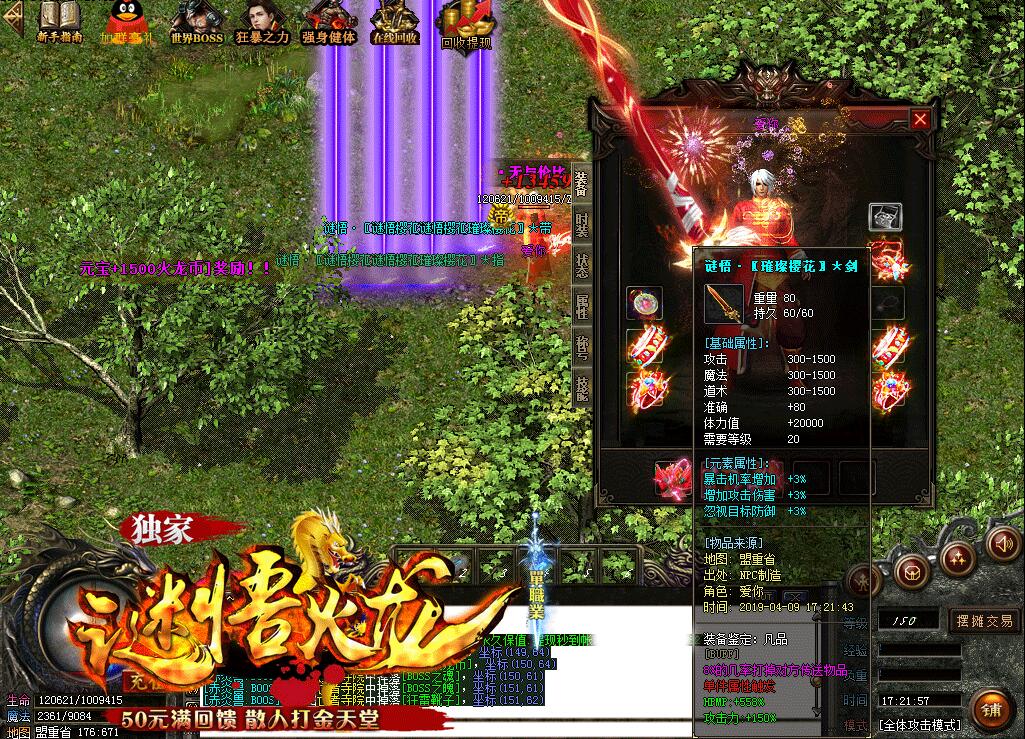The width and height of the screenshot is (1025, 739).
Task: Switch to the 时装 fashion tab
Action: [x=582, y=225]
